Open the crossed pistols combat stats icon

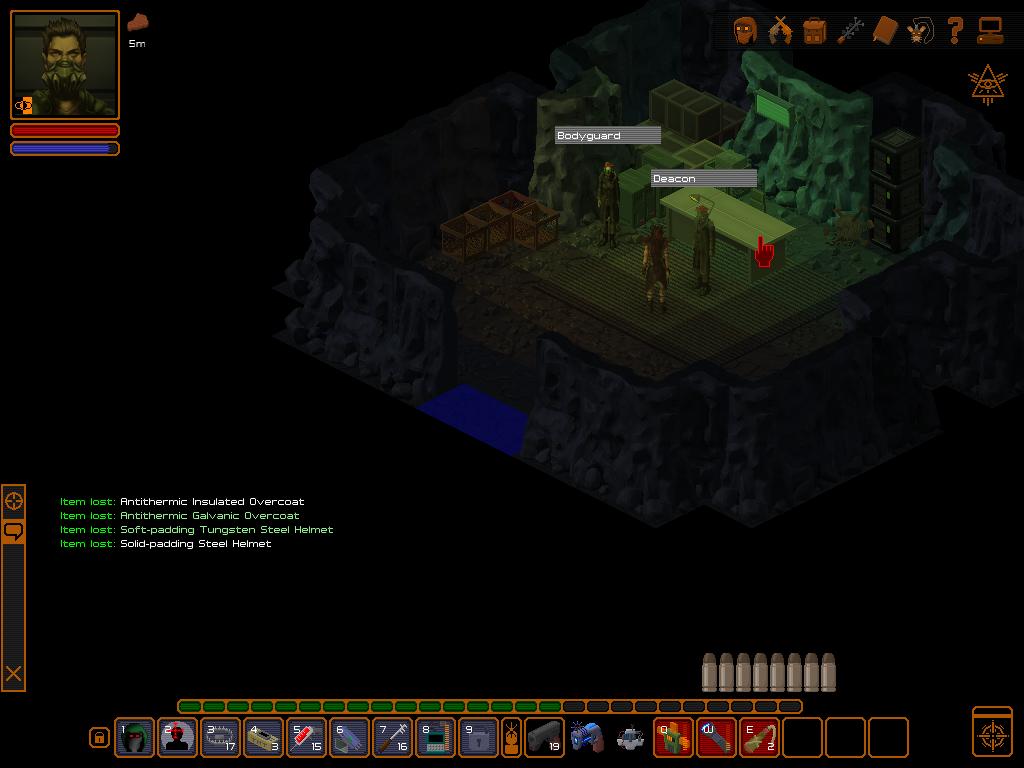click(x=780, y=31)
